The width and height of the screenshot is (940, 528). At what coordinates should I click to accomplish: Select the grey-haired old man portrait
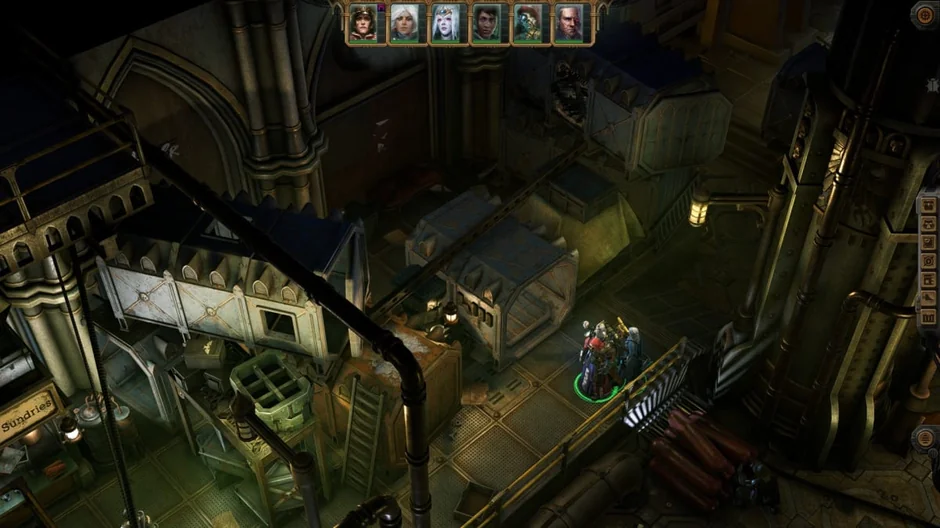click(569, 23)
